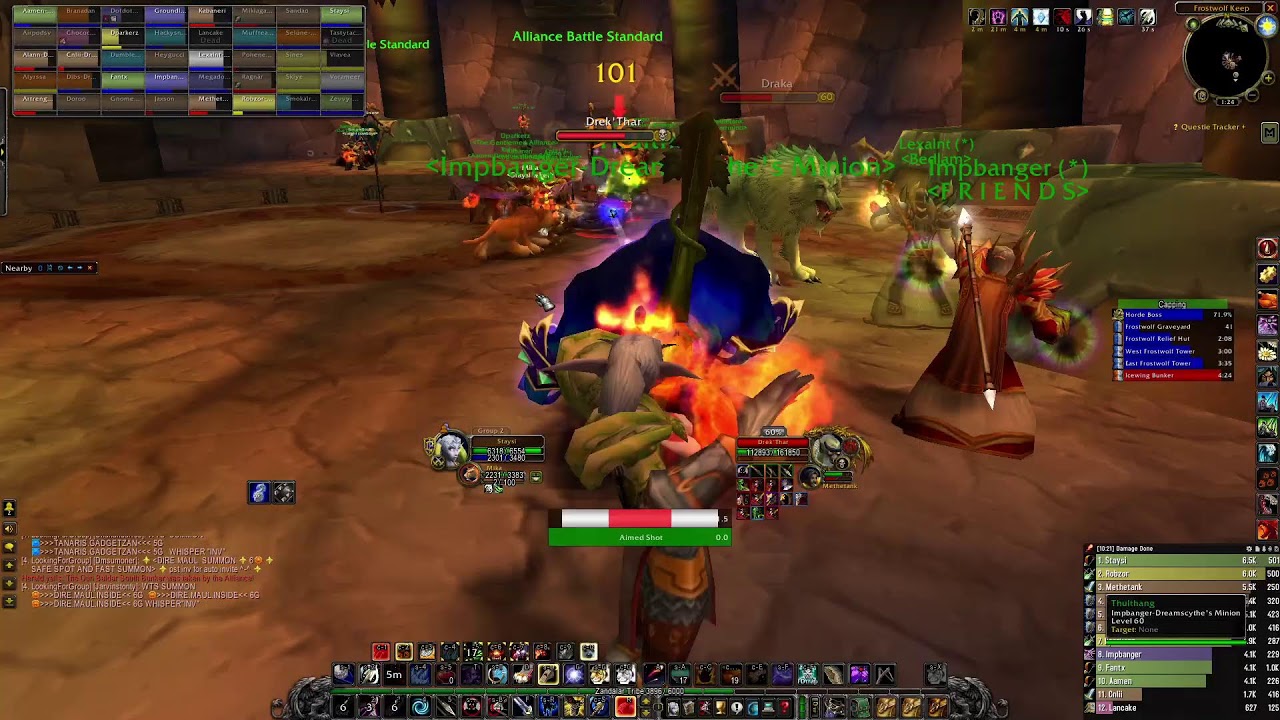Open the minimap in the corner
Viewport: 1280px width, 720px height.
click(x=1229, y=60)
